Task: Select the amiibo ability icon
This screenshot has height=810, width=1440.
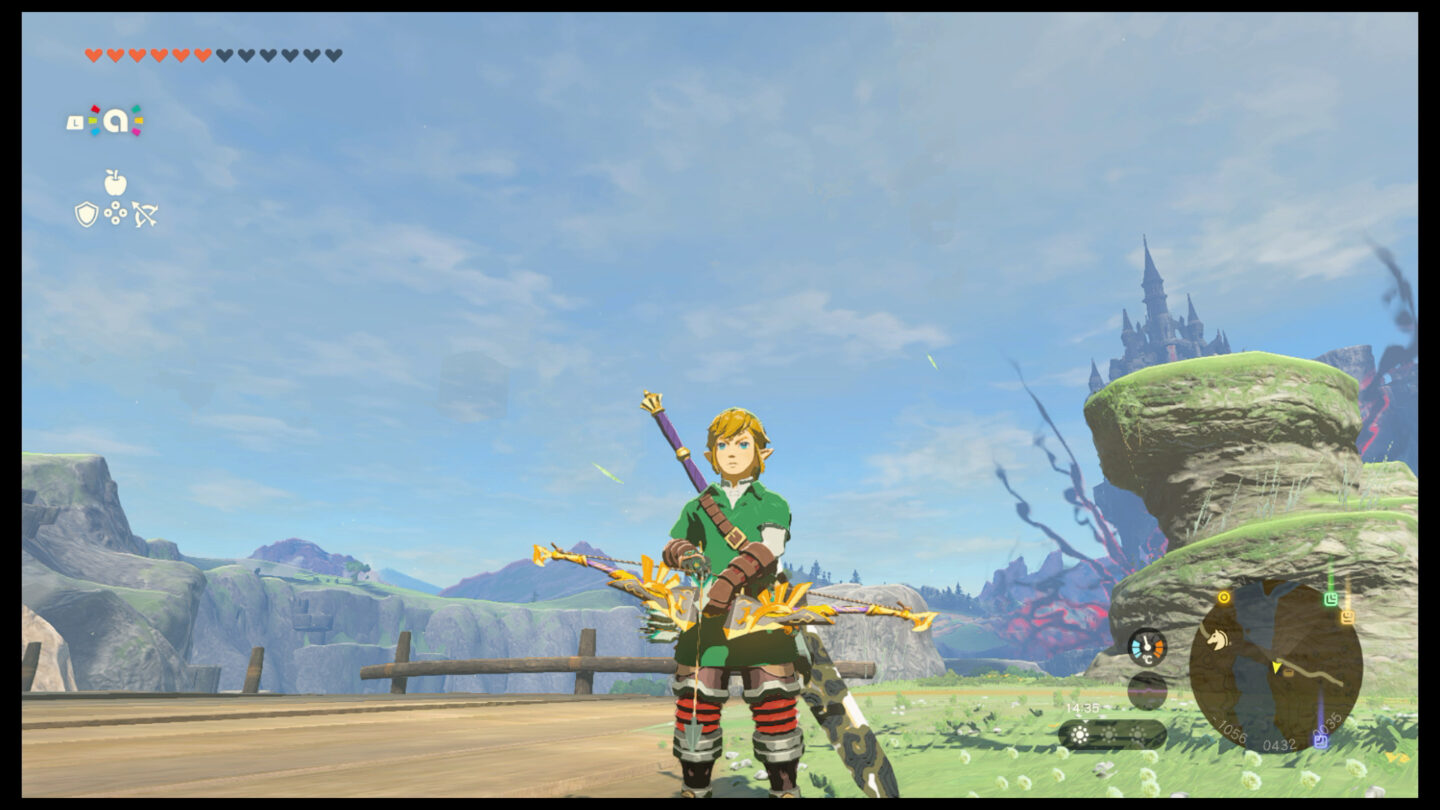Action: coord(117,118)
